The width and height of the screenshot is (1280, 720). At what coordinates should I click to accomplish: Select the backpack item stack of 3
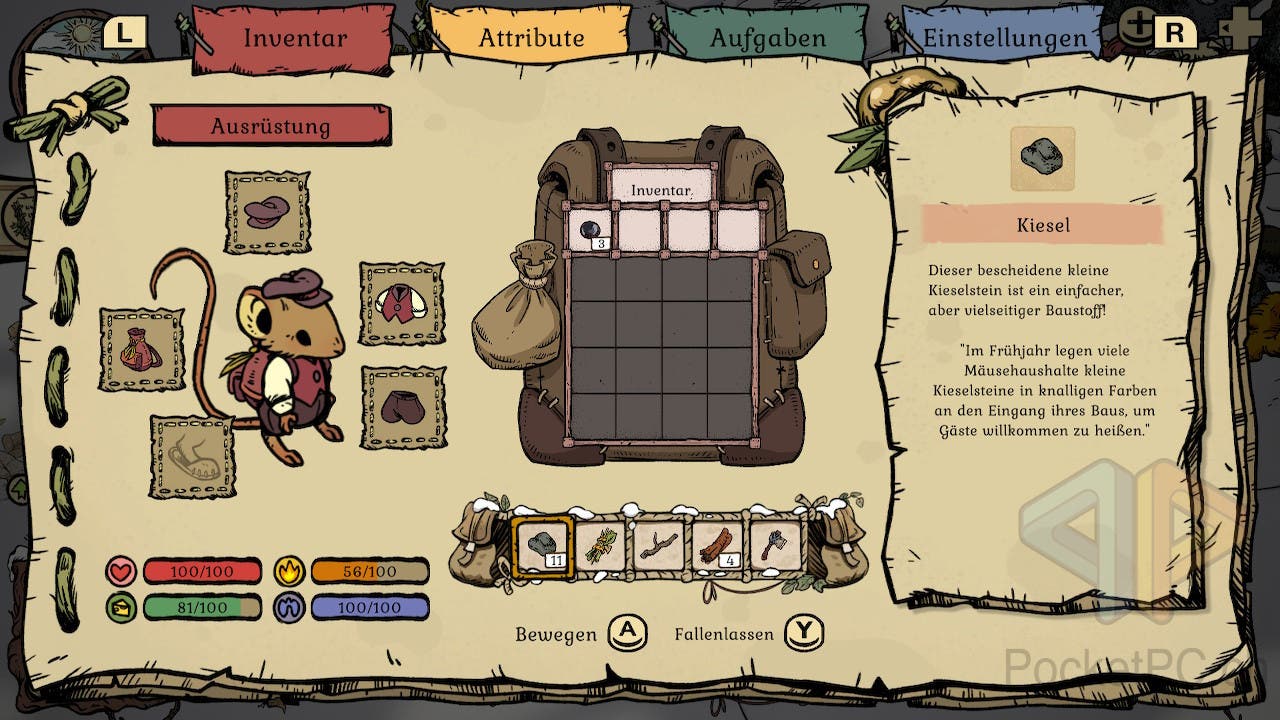click(x=591, y=231)
